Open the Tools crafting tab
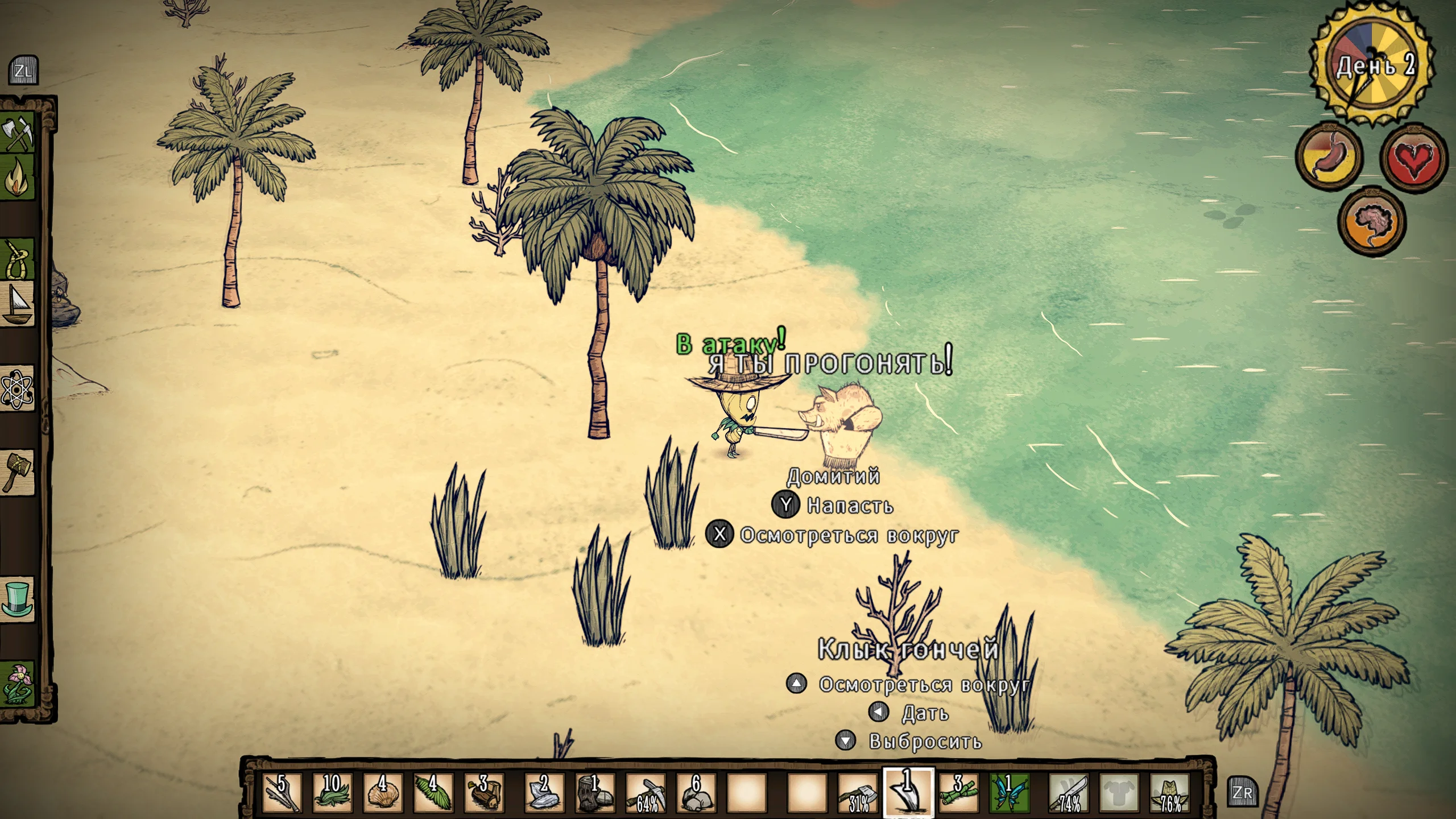The width and height of the screenshot is (1456, 819). coord(18,134)
